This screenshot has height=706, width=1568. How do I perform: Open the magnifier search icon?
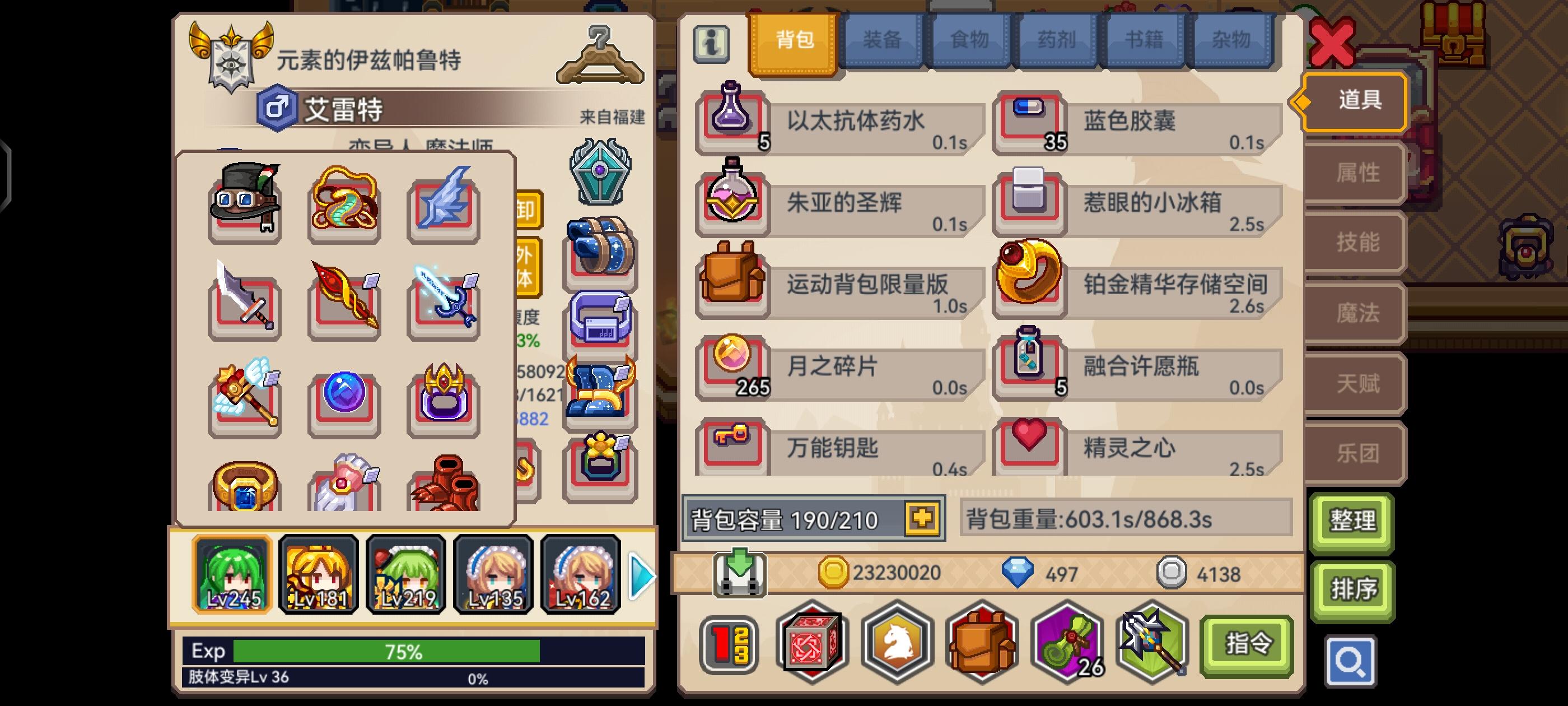click(x=1350, y=661)
